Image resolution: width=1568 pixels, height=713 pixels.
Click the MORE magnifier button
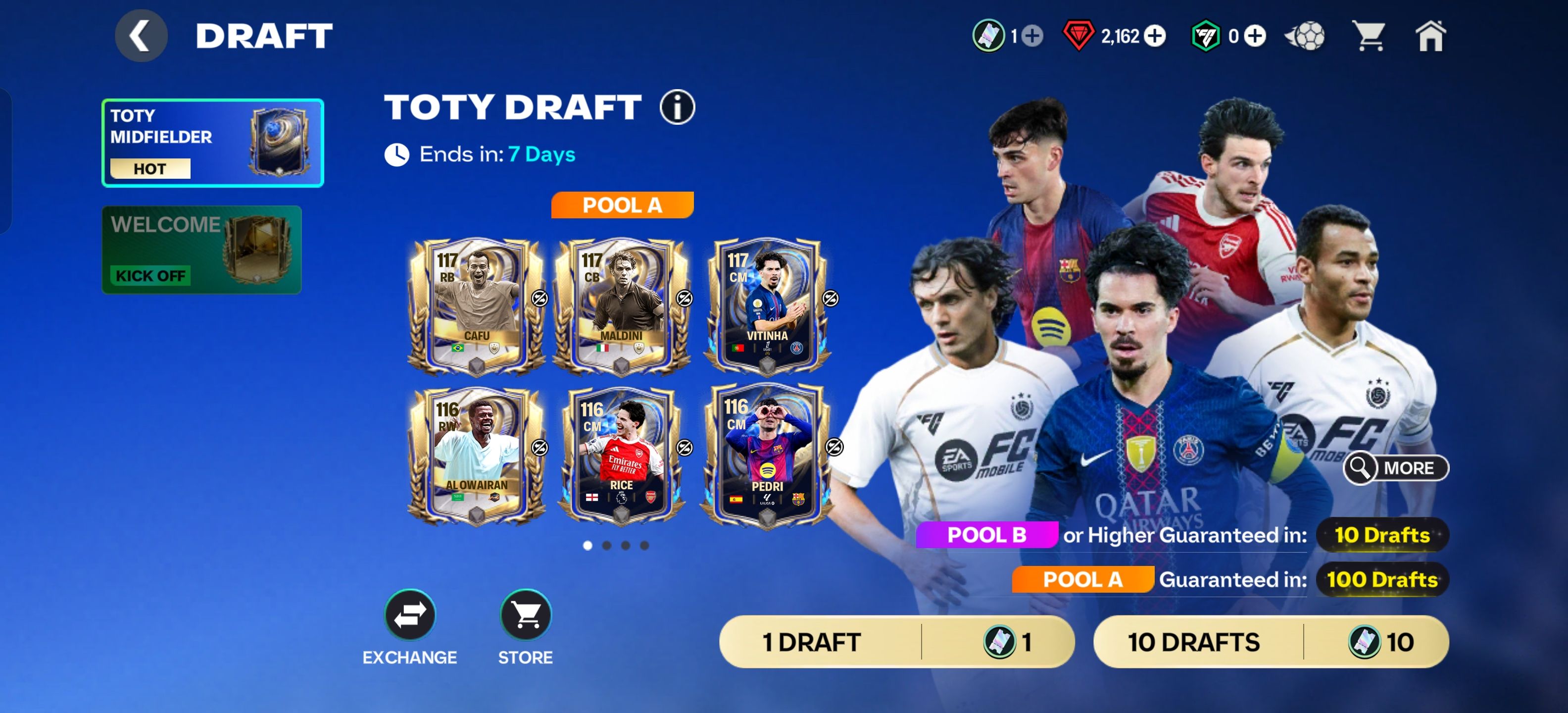1396,467
